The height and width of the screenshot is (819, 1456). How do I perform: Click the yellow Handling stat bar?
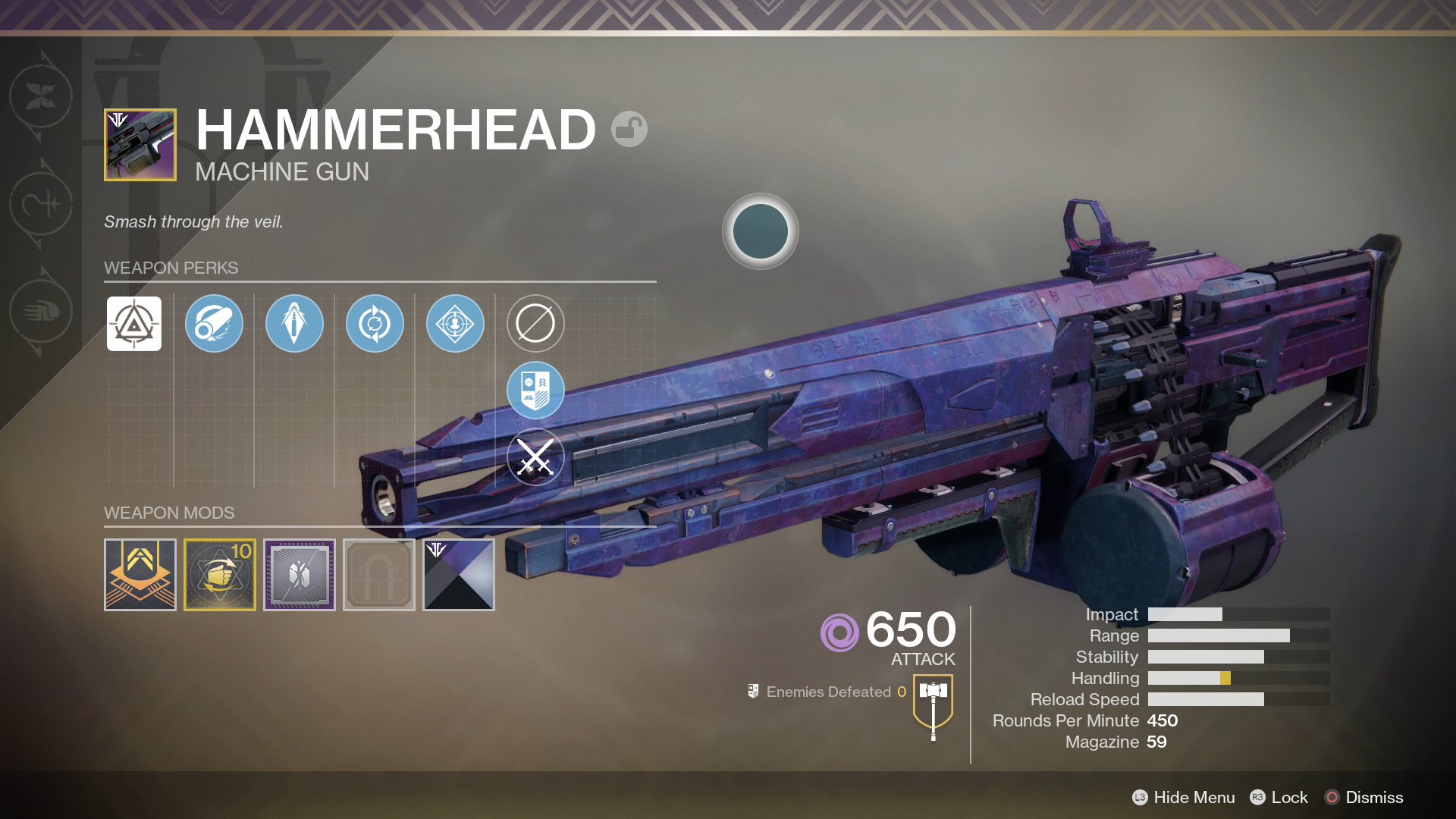coord(1223,678)
